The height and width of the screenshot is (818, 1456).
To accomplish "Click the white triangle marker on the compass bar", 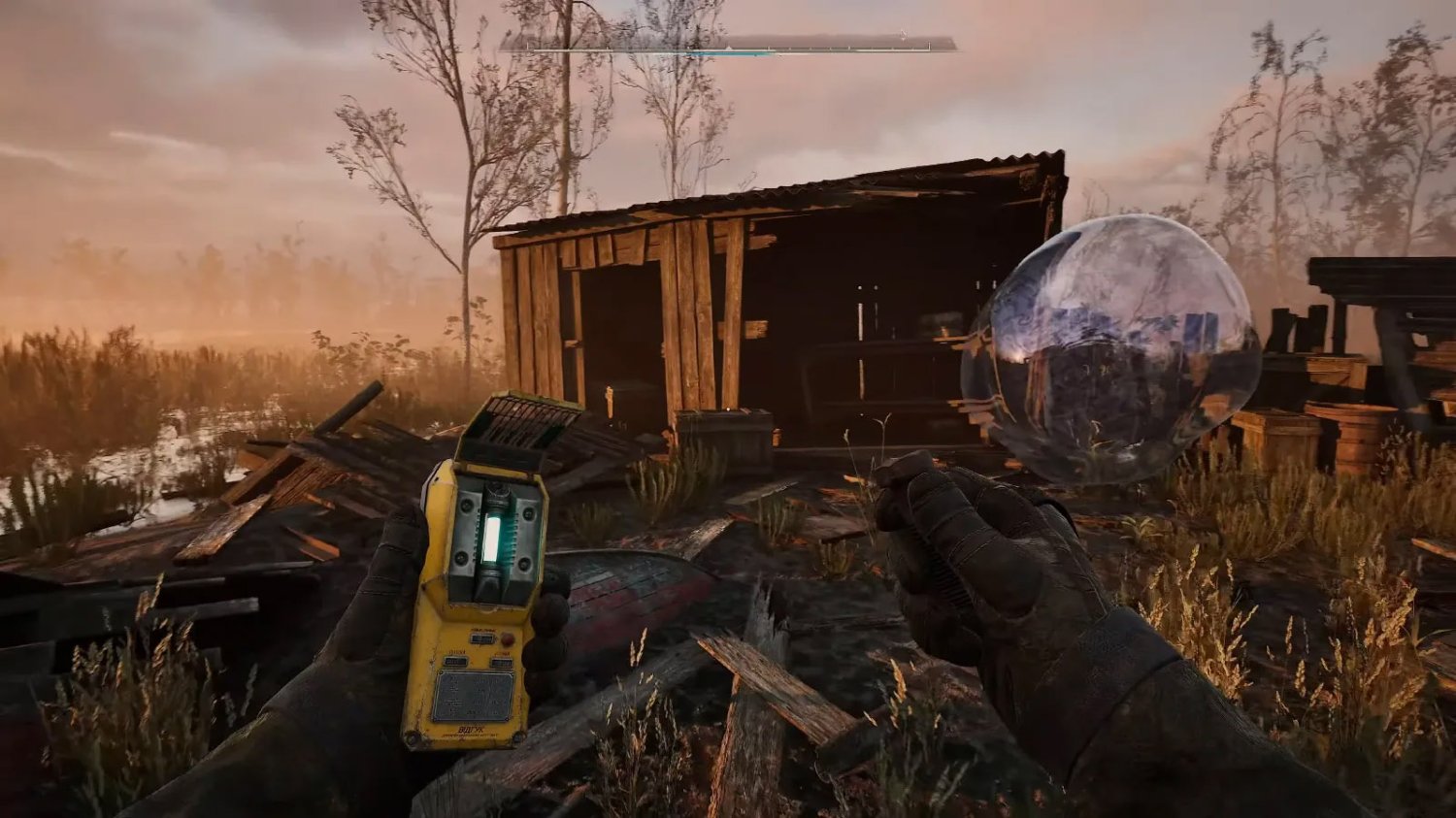I will (x=728, y=49).
